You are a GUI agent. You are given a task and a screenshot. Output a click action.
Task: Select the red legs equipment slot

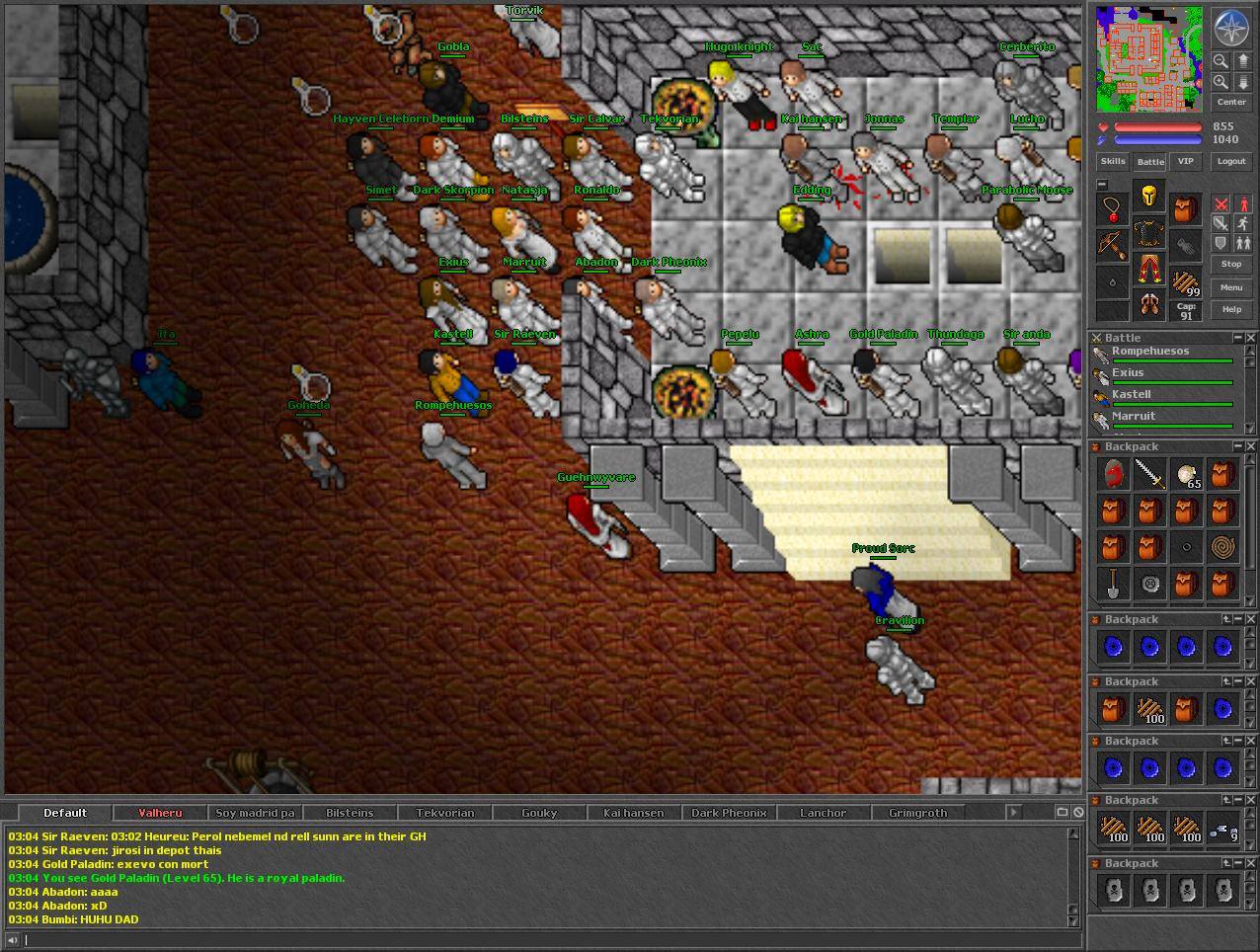point(1149,268)
